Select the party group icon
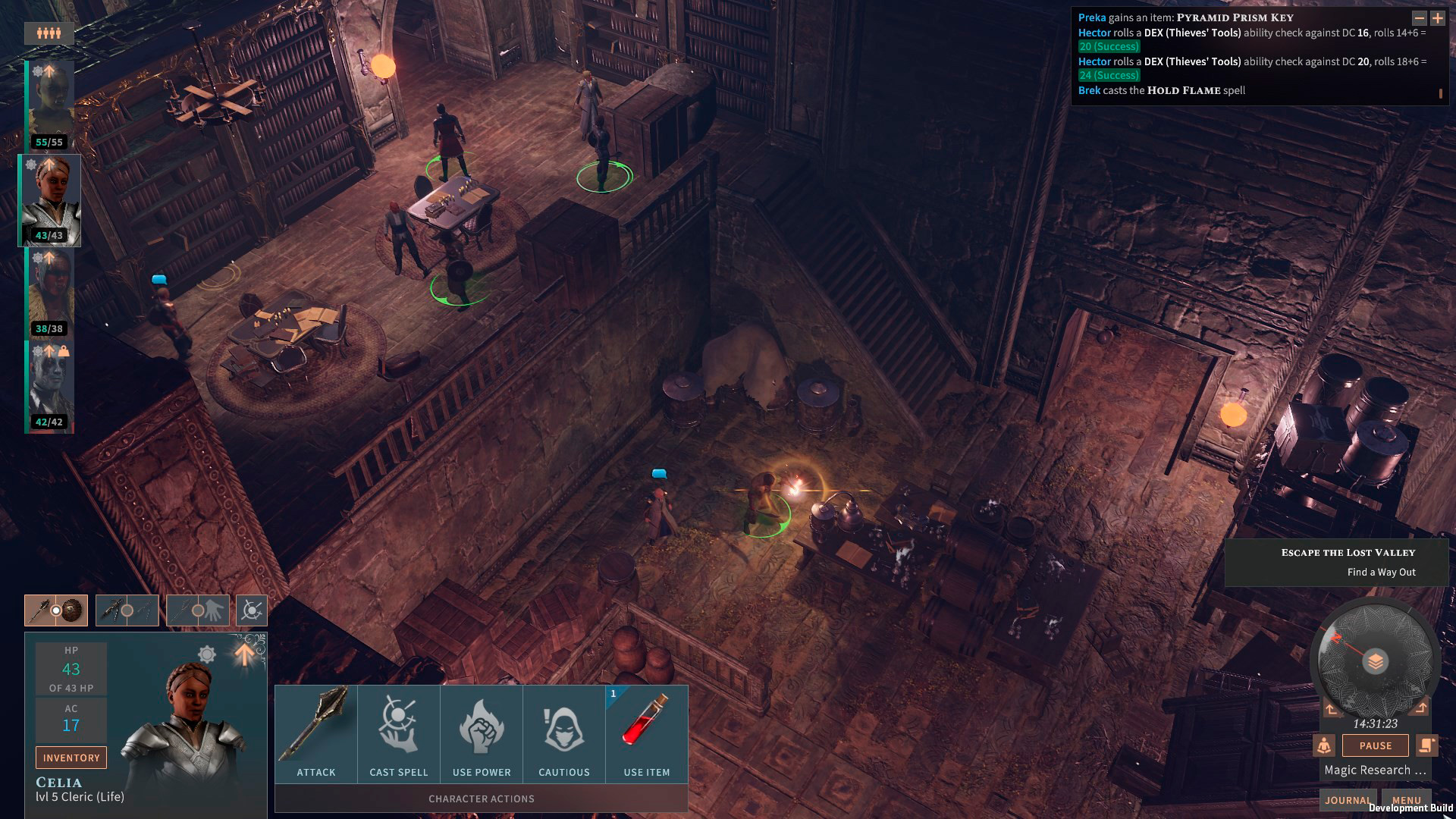 coord(49,33)
